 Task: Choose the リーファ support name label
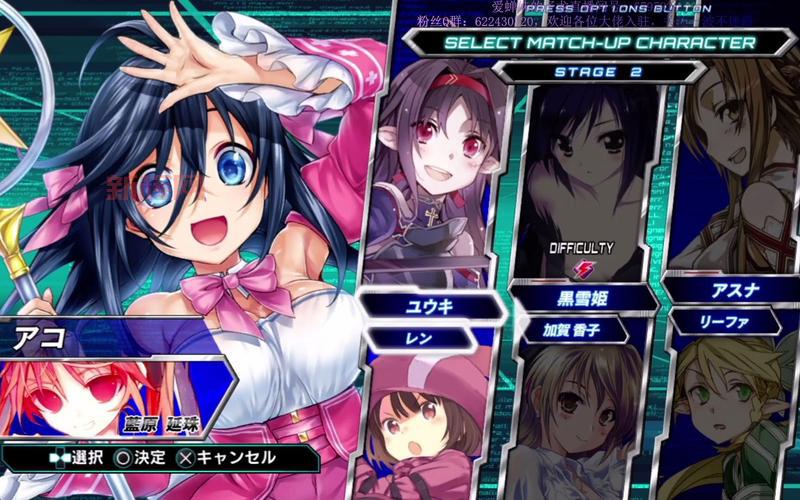coord(724,321)
